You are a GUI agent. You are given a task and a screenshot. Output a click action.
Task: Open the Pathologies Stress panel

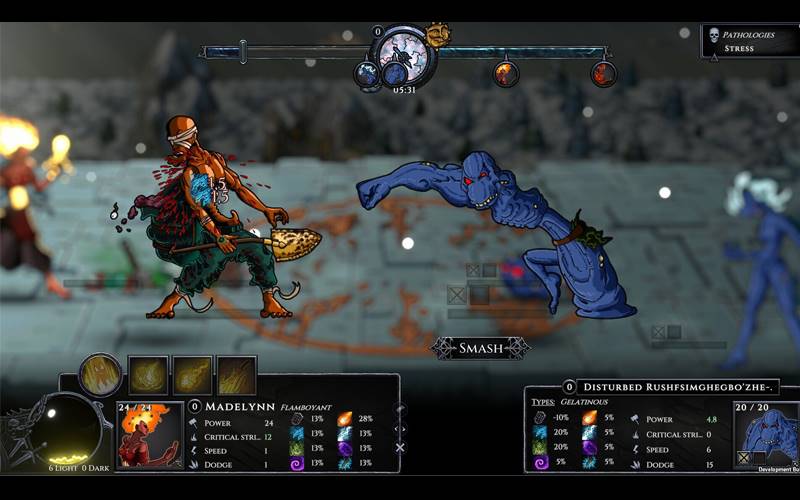click(x=750, y=41)
